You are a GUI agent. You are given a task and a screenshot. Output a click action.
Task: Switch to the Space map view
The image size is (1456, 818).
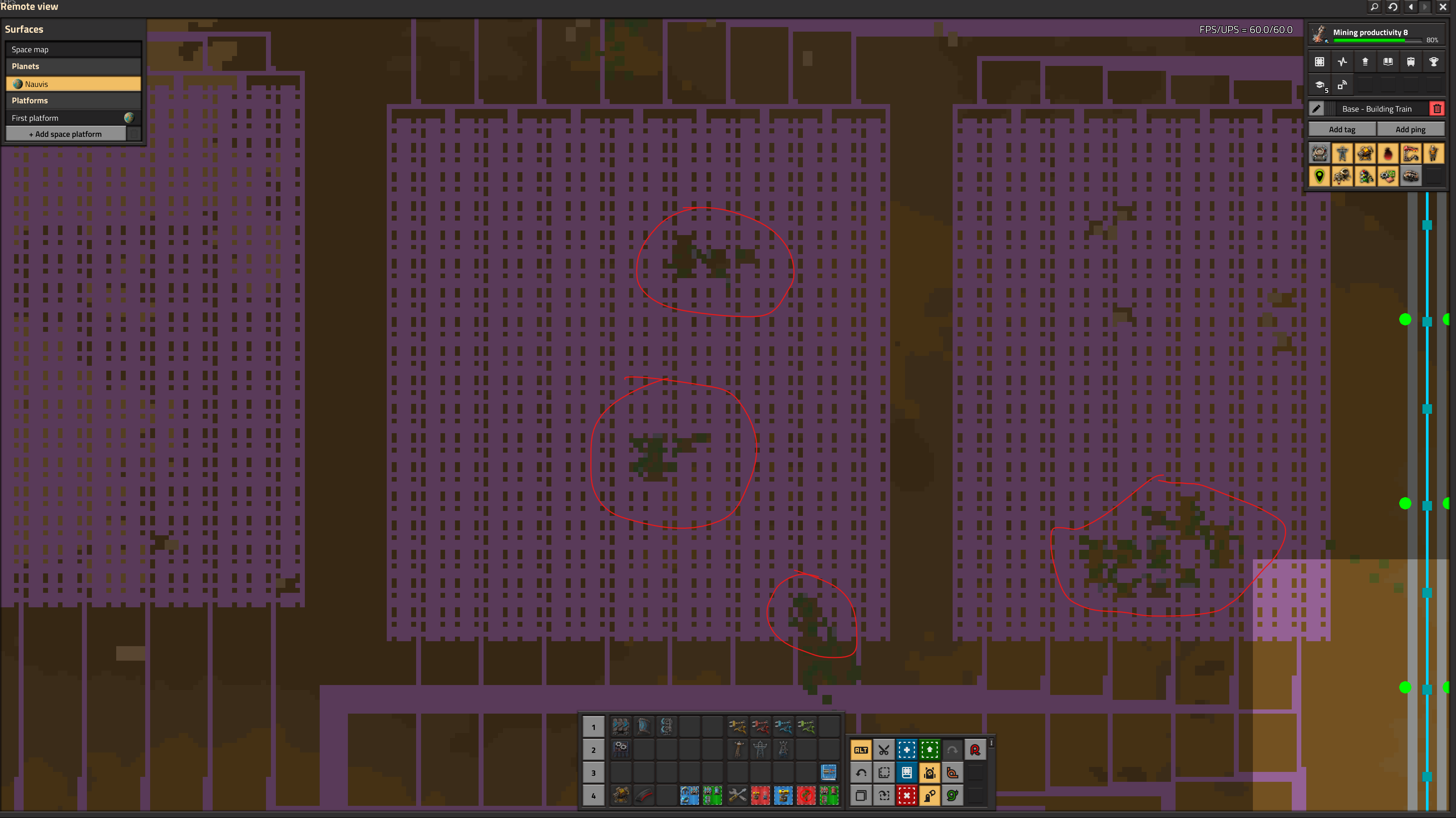click(73, 49)
